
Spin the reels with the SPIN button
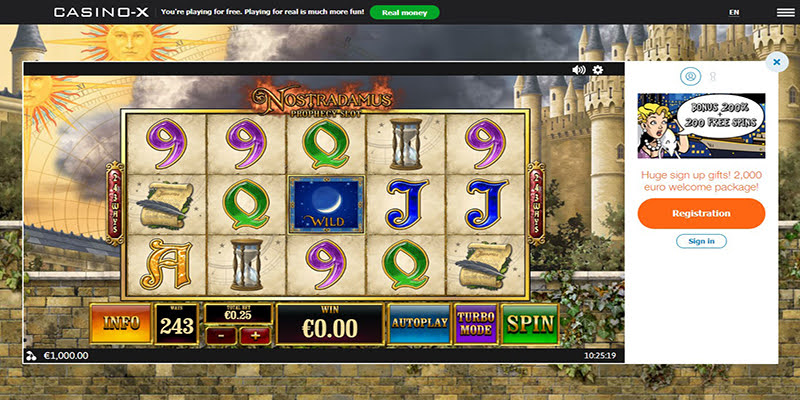[x=530, y=324]
